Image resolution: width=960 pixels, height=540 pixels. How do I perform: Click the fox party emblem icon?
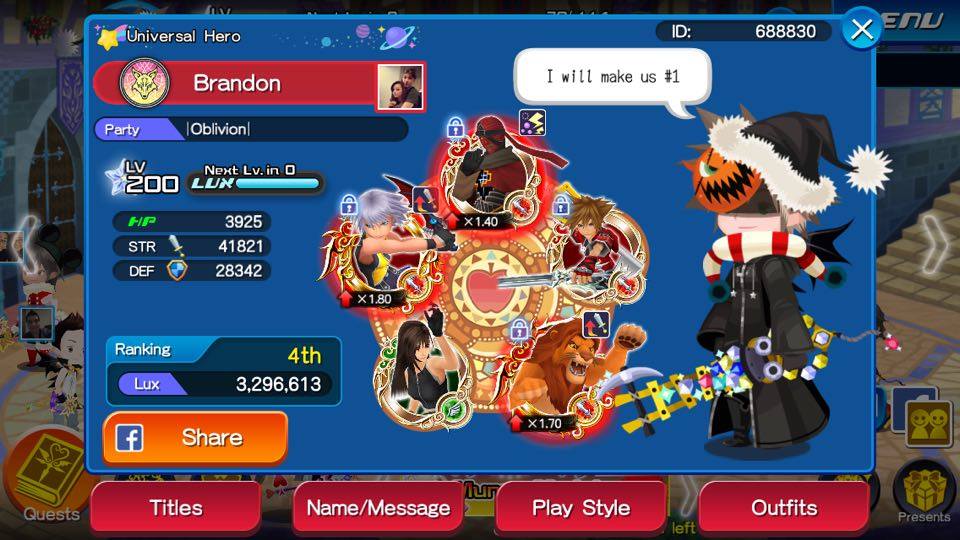click(x=144, y=83)
